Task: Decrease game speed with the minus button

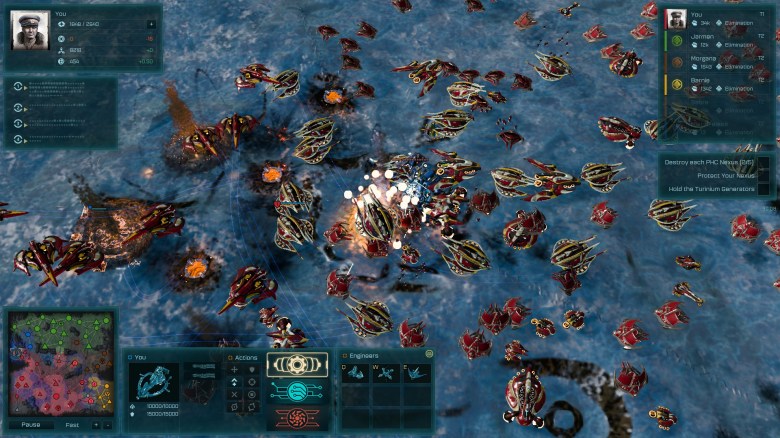Action: (x=108, y=424)
